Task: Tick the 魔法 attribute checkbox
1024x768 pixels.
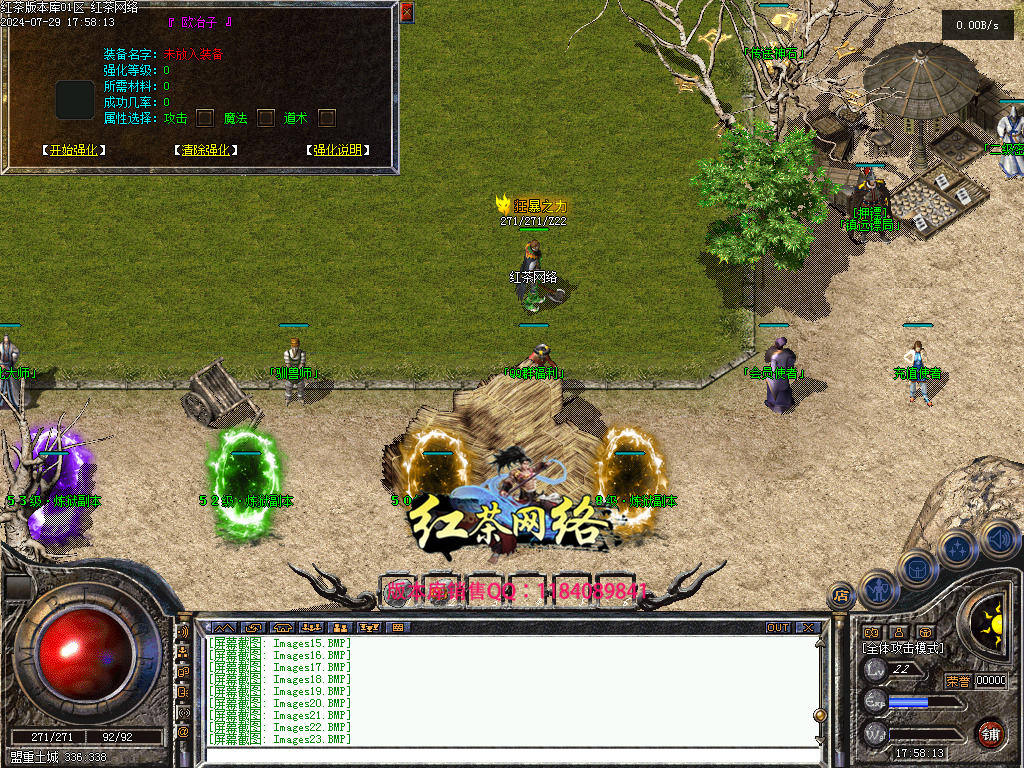Action: pyautogui.click(x=266, y=118)
